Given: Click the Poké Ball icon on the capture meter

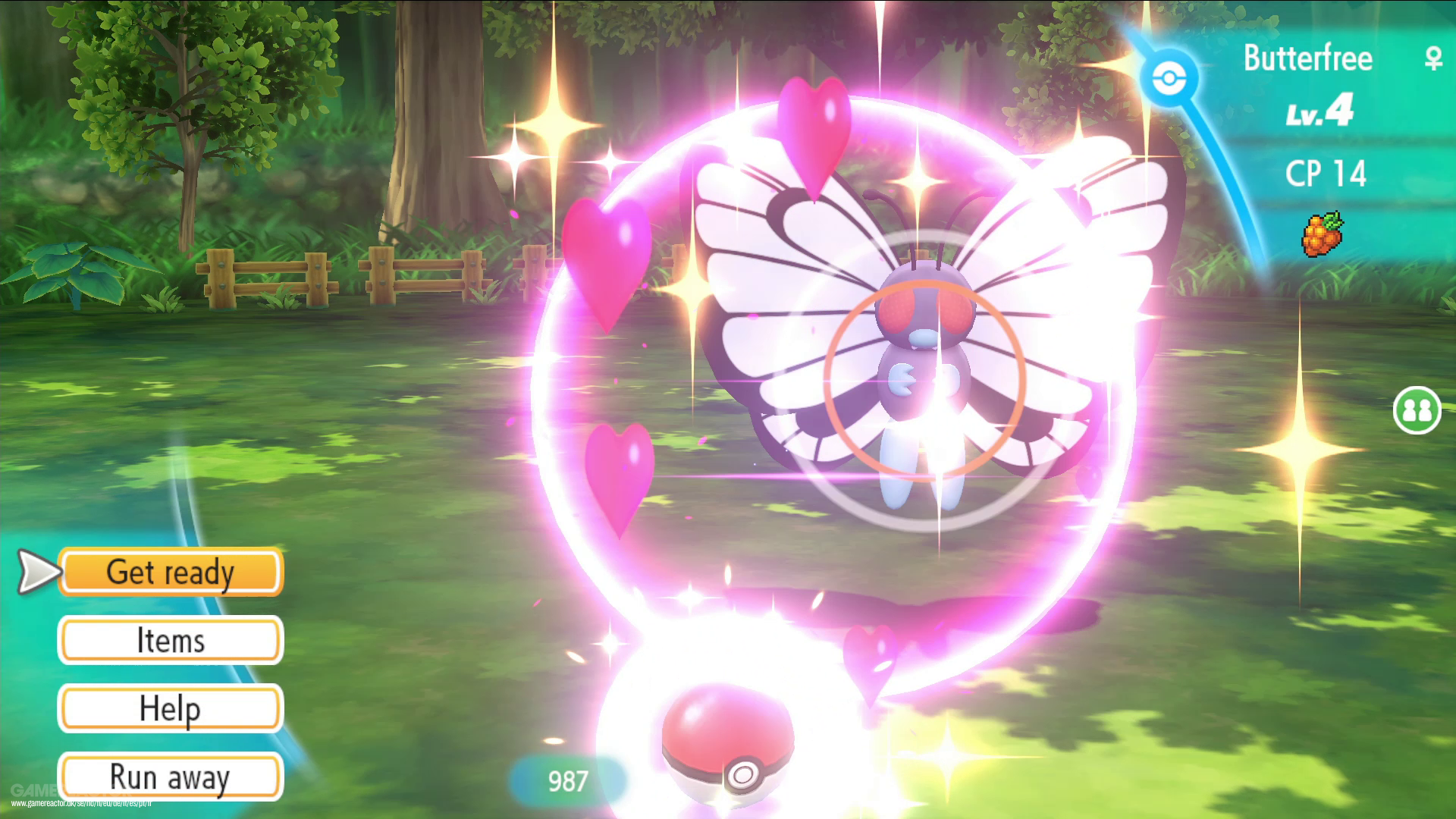Looking at the screenshot, I should tap(1169, 76).
